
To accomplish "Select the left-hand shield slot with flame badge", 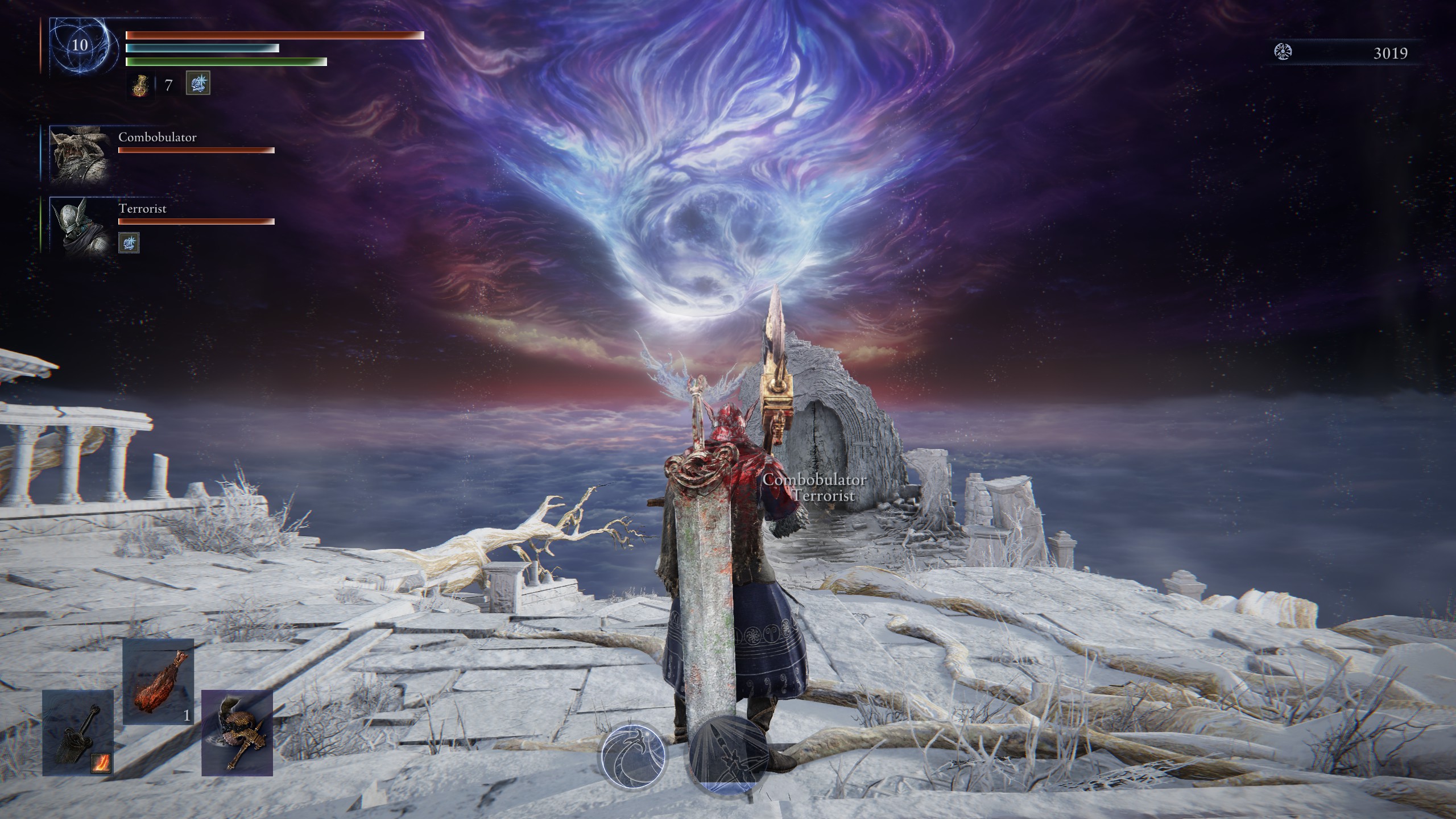I will (x=78, y=732).
